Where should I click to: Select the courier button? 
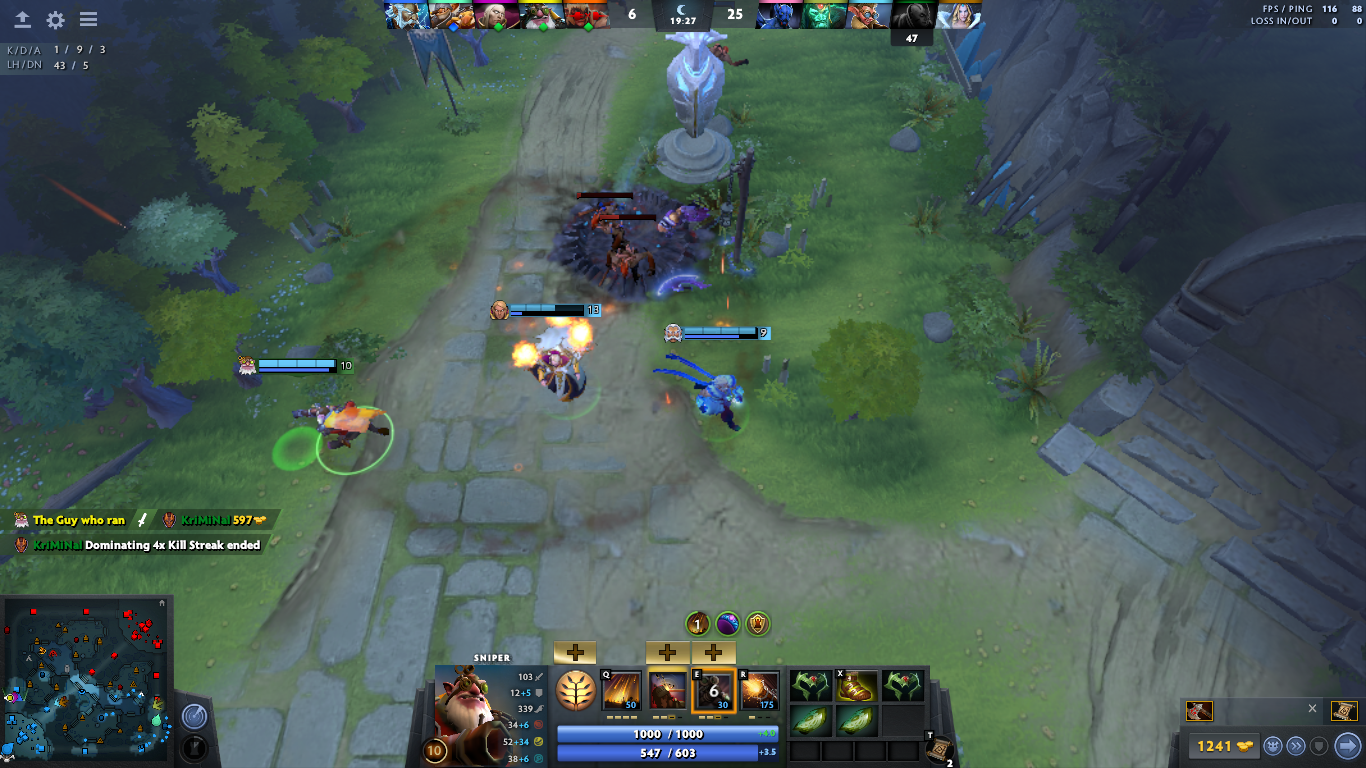point(1273,745)
